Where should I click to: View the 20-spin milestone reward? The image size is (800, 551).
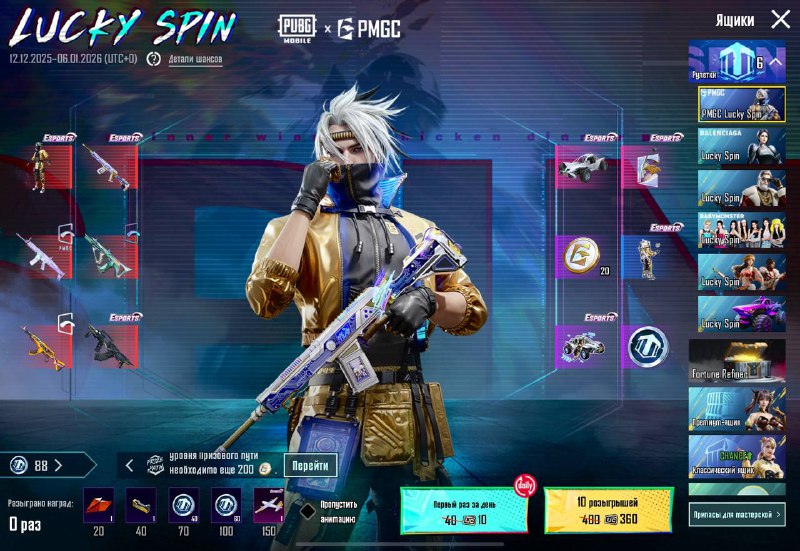98,505
